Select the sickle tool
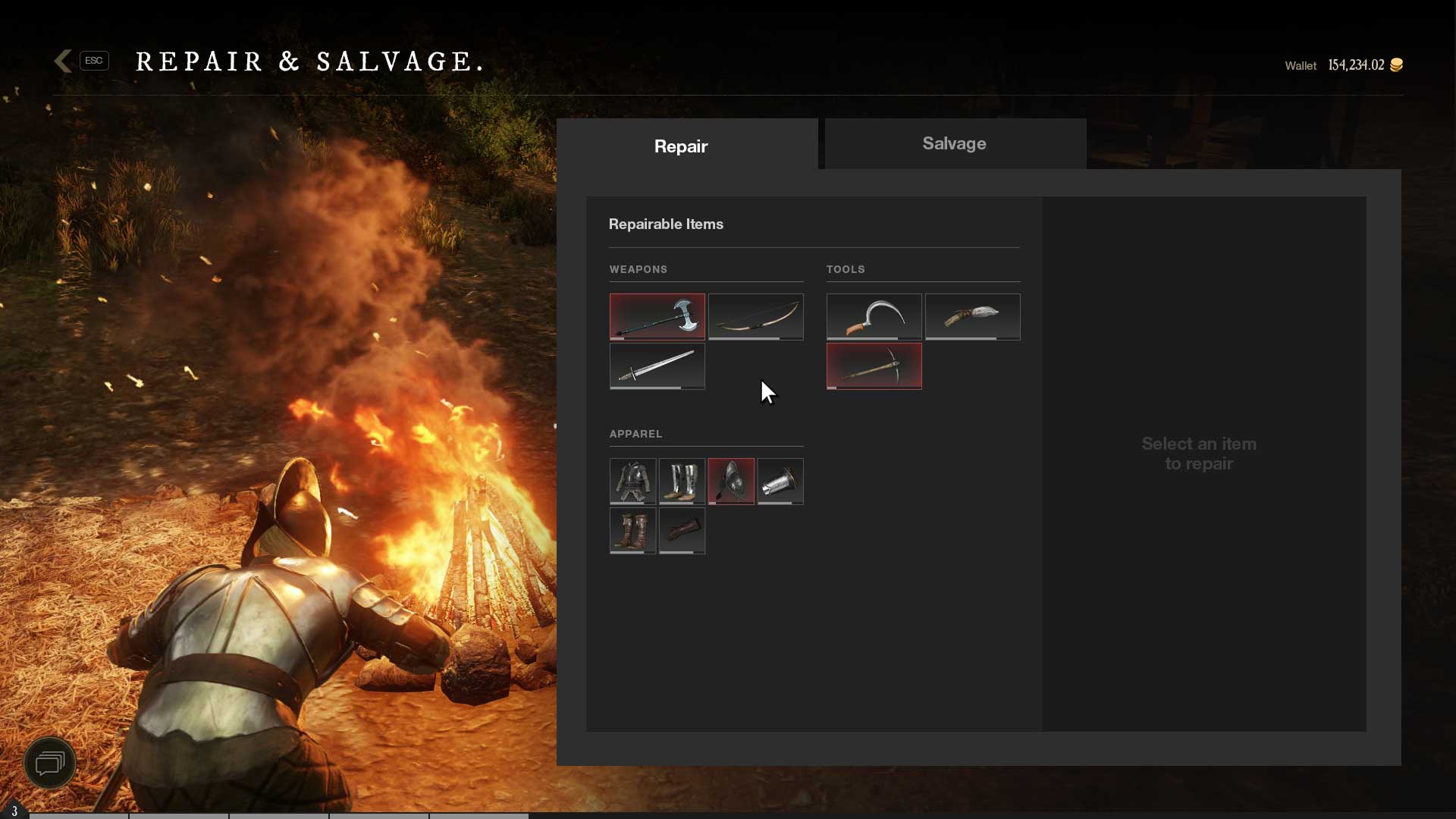1456x819 pixels. (x=874, y=315)
